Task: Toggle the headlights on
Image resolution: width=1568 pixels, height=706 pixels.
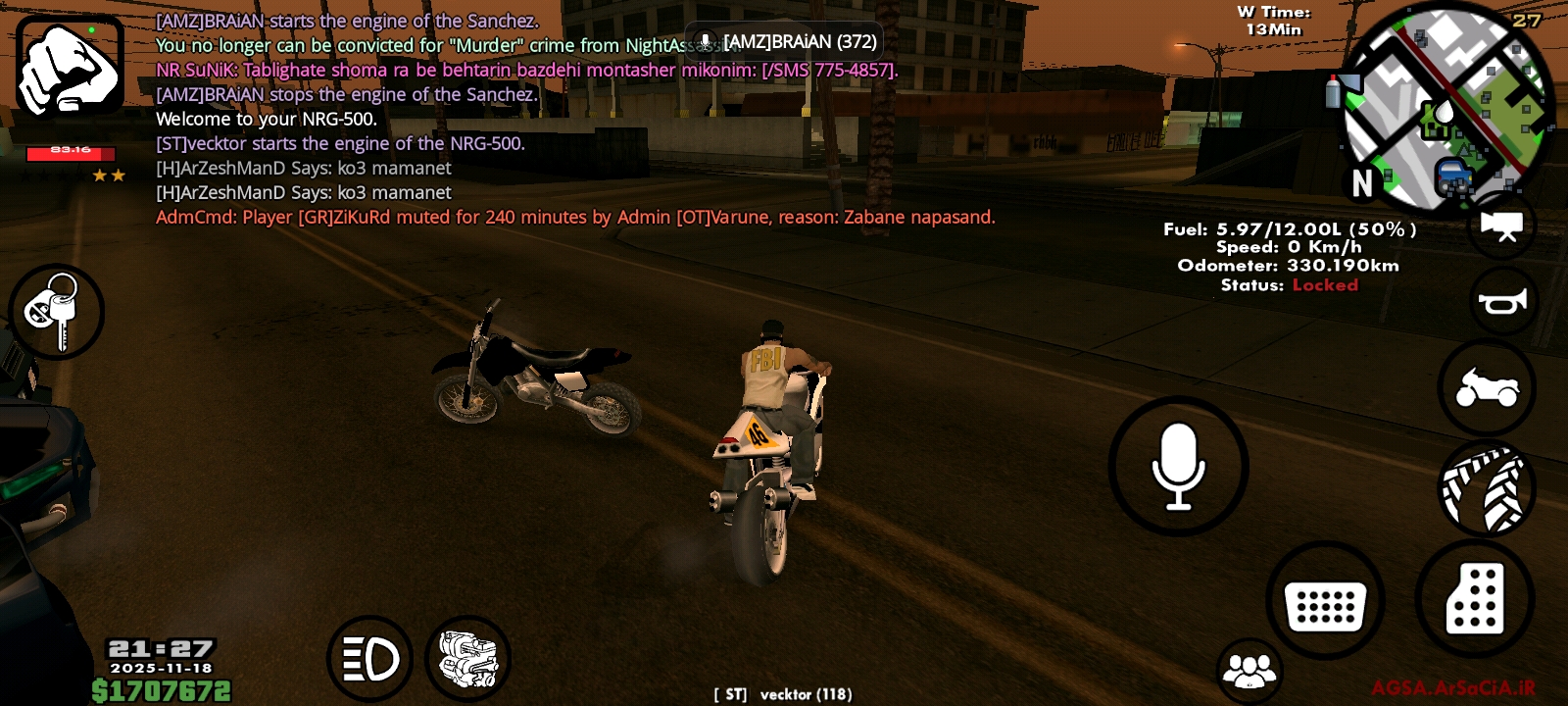Action: 369,659
